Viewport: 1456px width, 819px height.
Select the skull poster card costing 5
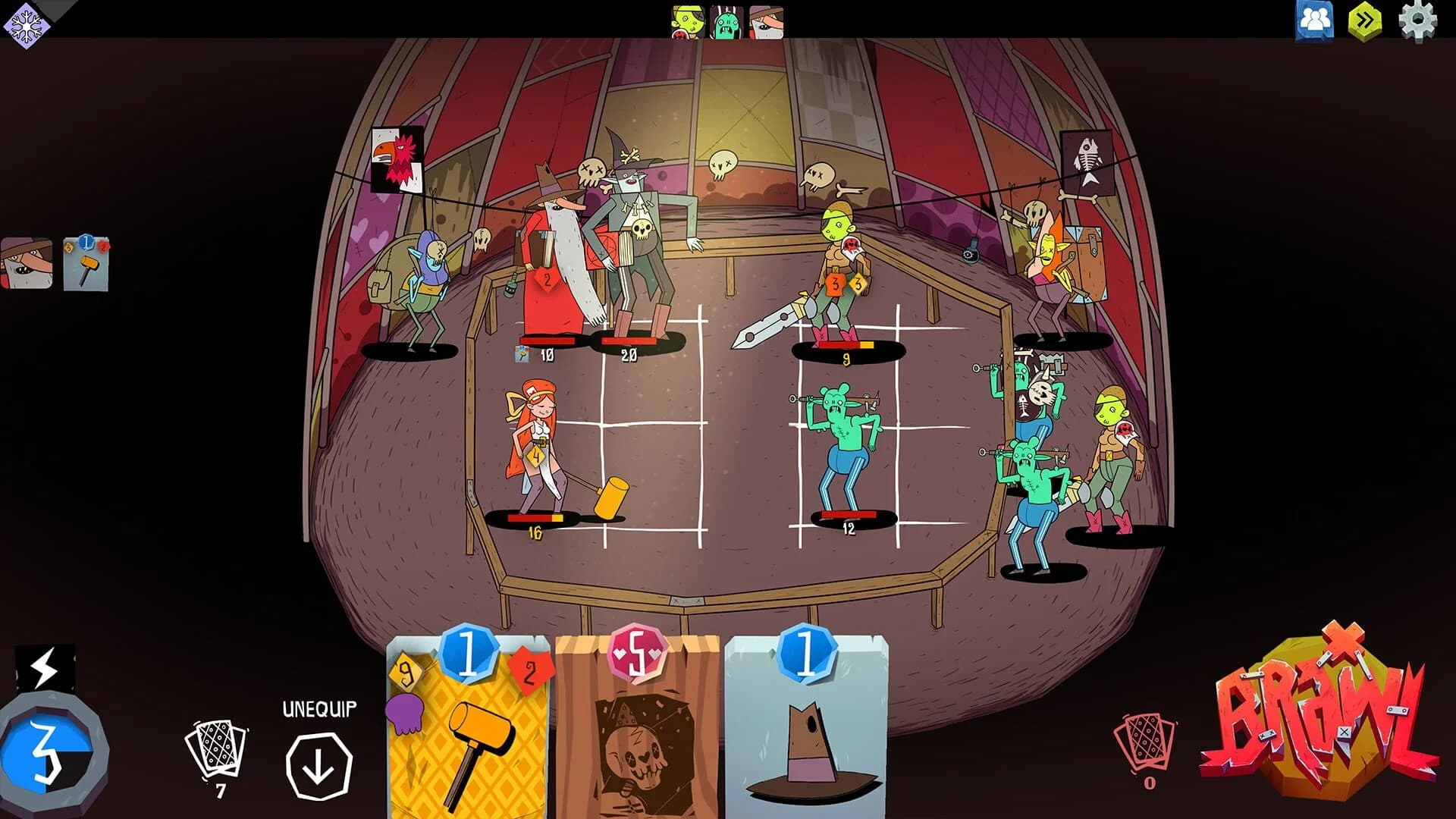[x=635, y=728]
